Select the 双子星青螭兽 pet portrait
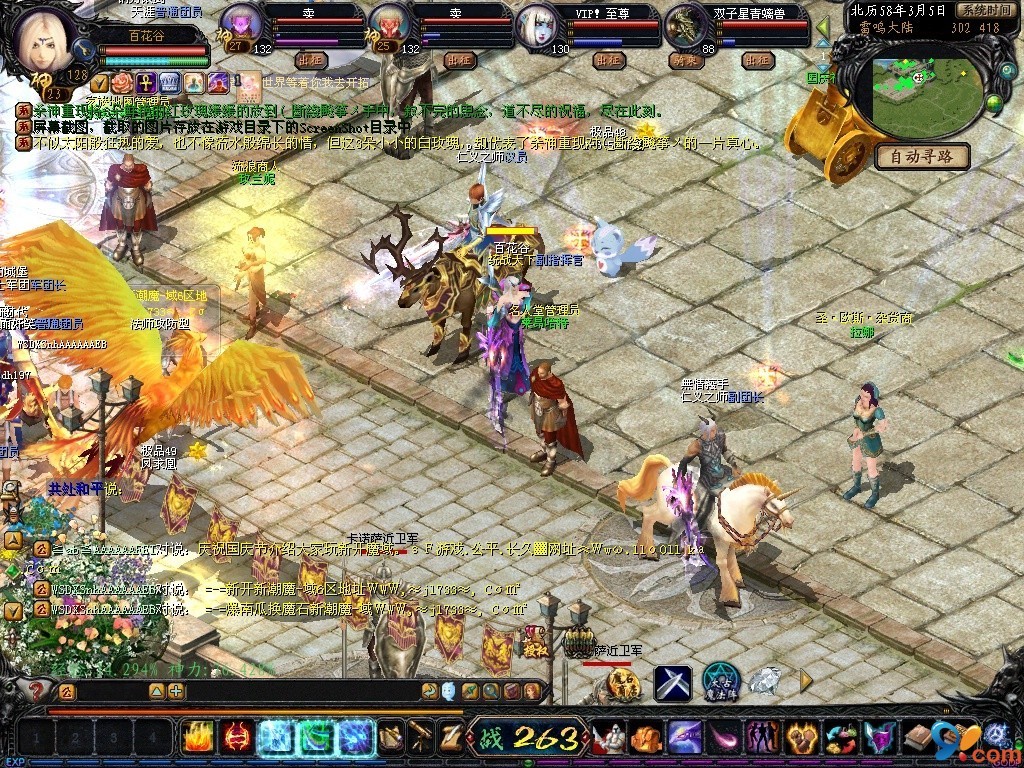This screenshot has width=1024, height=768. click(x=685, y=24)
